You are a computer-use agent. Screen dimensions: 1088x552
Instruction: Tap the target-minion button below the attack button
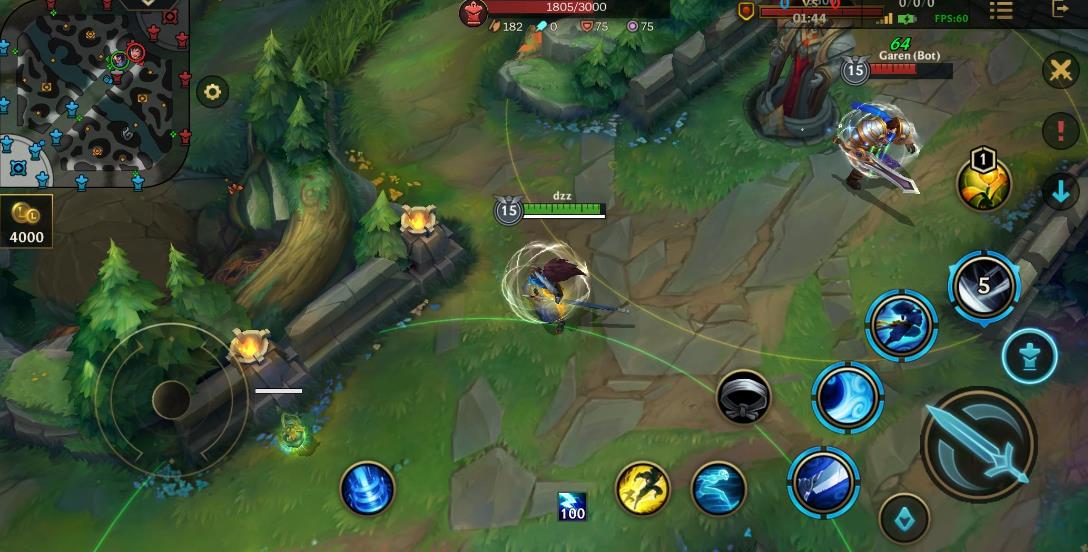[x=903, y=519]
